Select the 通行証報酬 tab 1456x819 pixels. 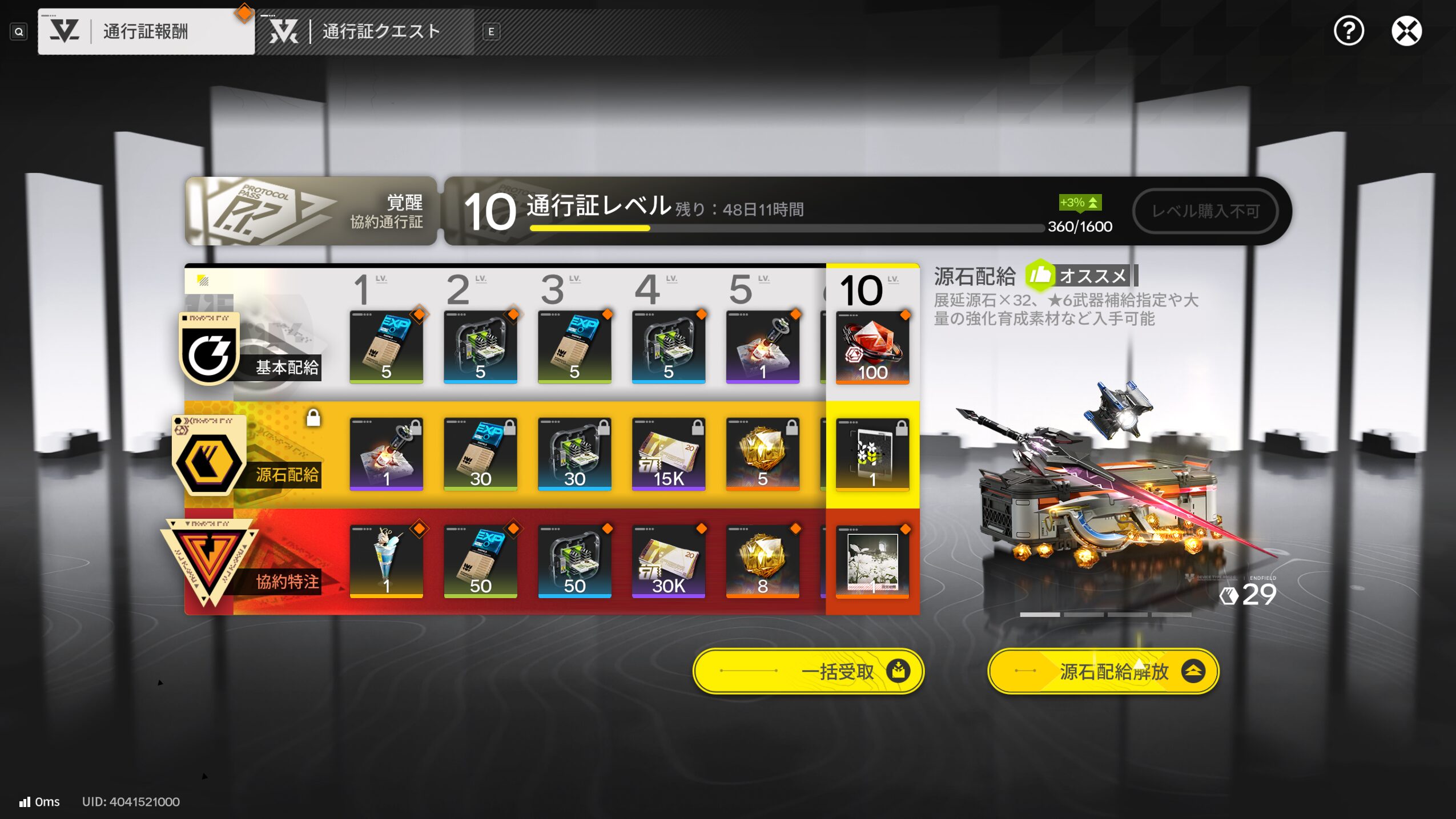146,31
